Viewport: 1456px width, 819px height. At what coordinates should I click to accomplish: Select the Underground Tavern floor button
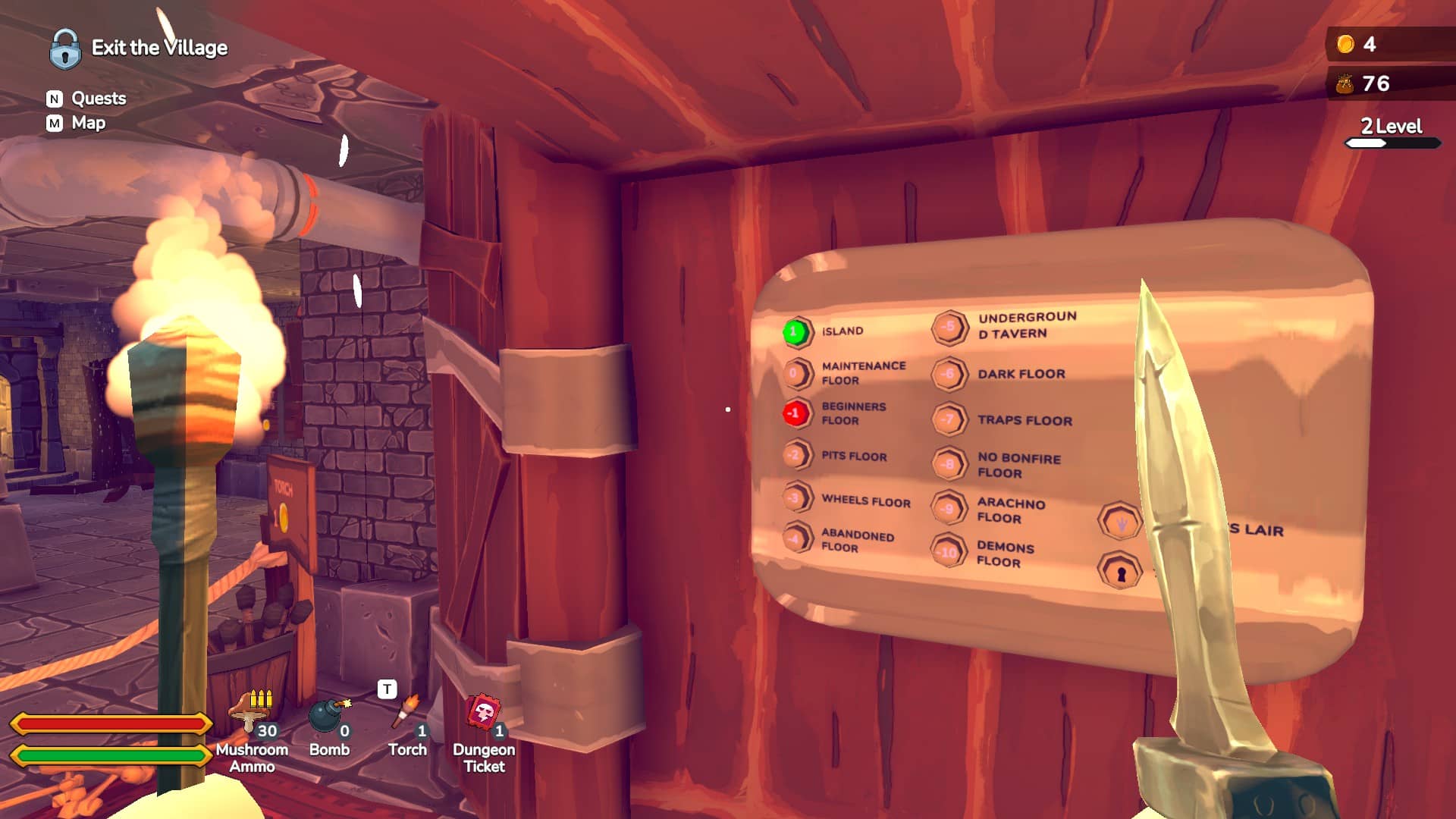(x=949, y=327)
